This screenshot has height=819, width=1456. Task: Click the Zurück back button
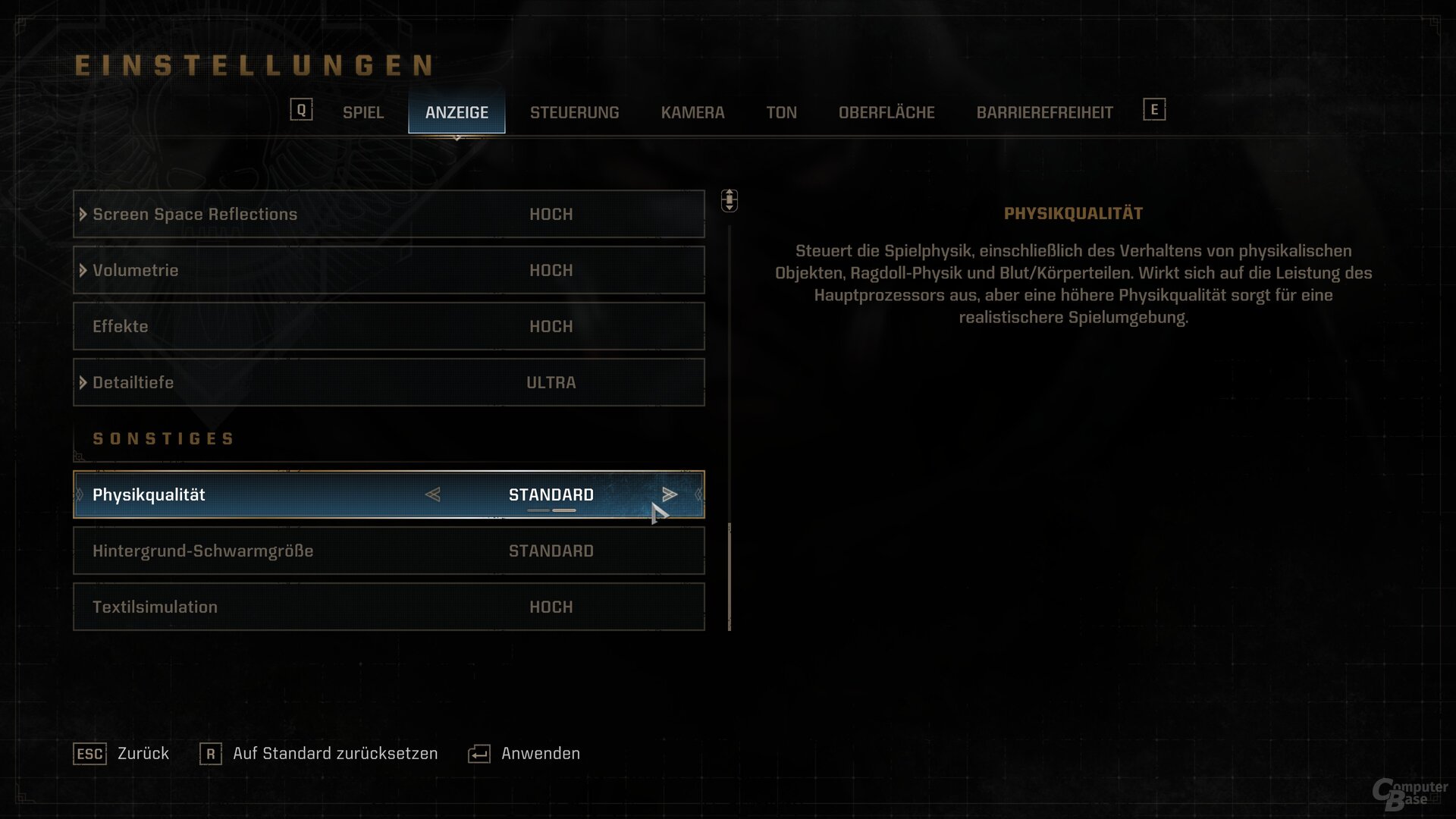[x=121, y=754]
